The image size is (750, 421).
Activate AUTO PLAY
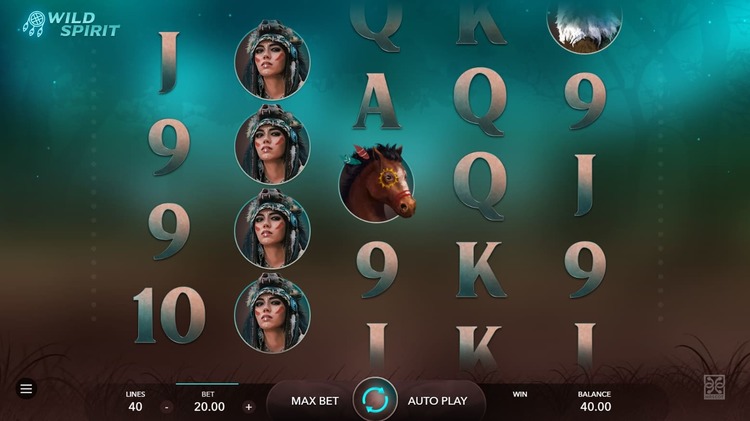click(x=437, y=401)
